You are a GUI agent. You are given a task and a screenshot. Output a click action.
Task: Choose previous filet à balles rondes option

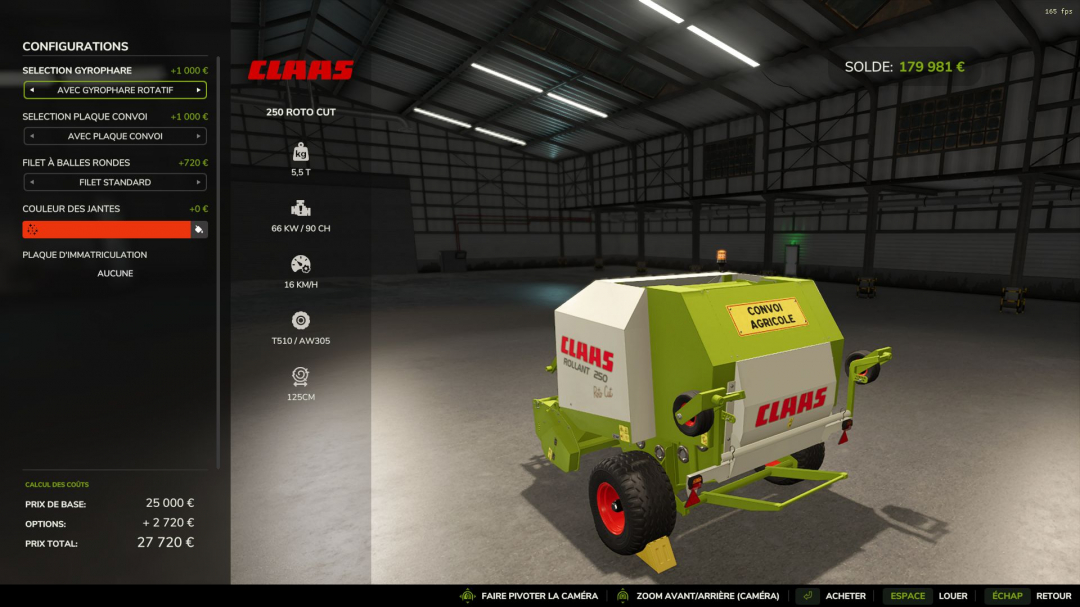31,182
